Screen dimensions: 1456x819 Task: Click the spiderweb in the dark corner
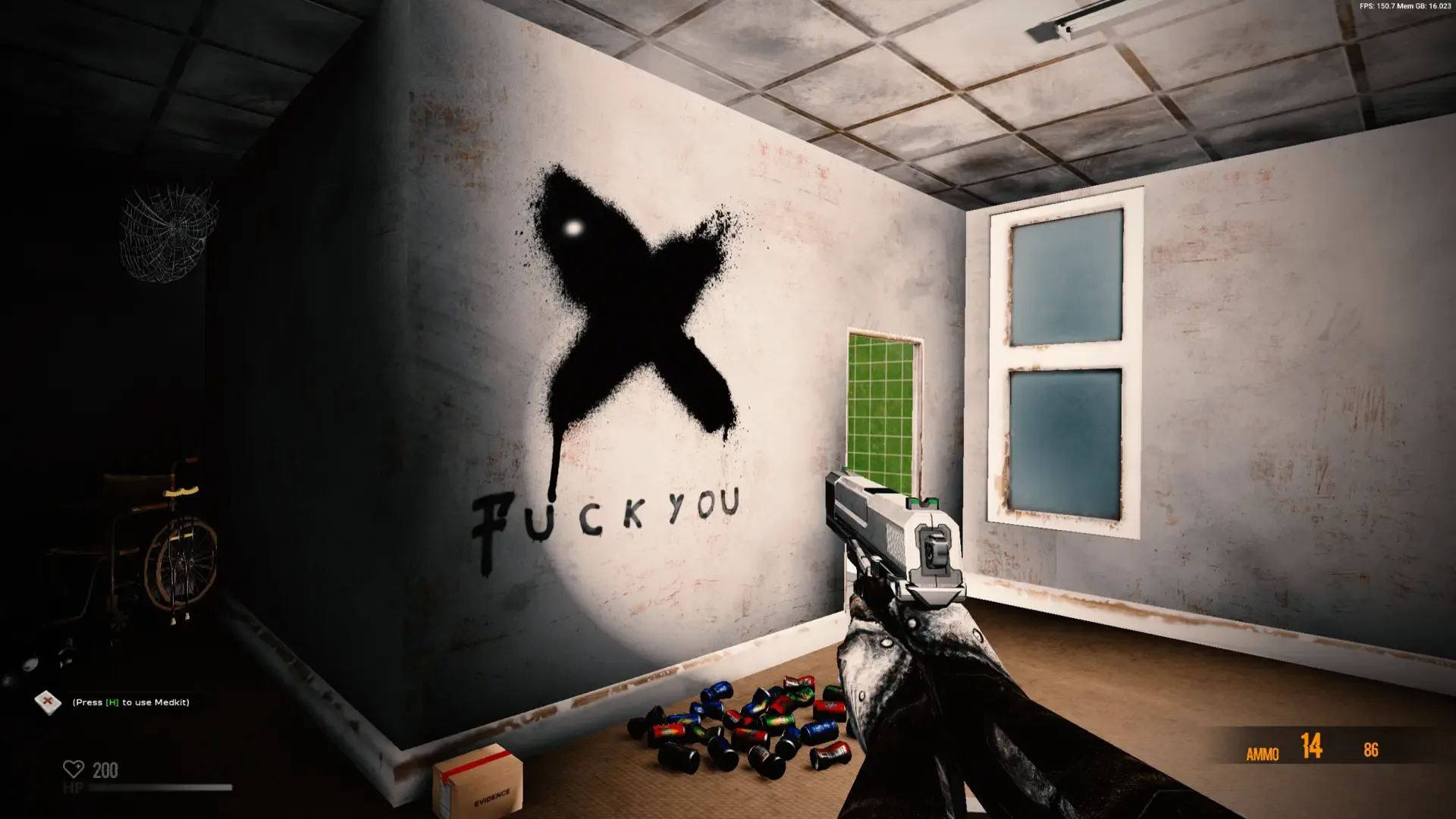pos(168,227)
